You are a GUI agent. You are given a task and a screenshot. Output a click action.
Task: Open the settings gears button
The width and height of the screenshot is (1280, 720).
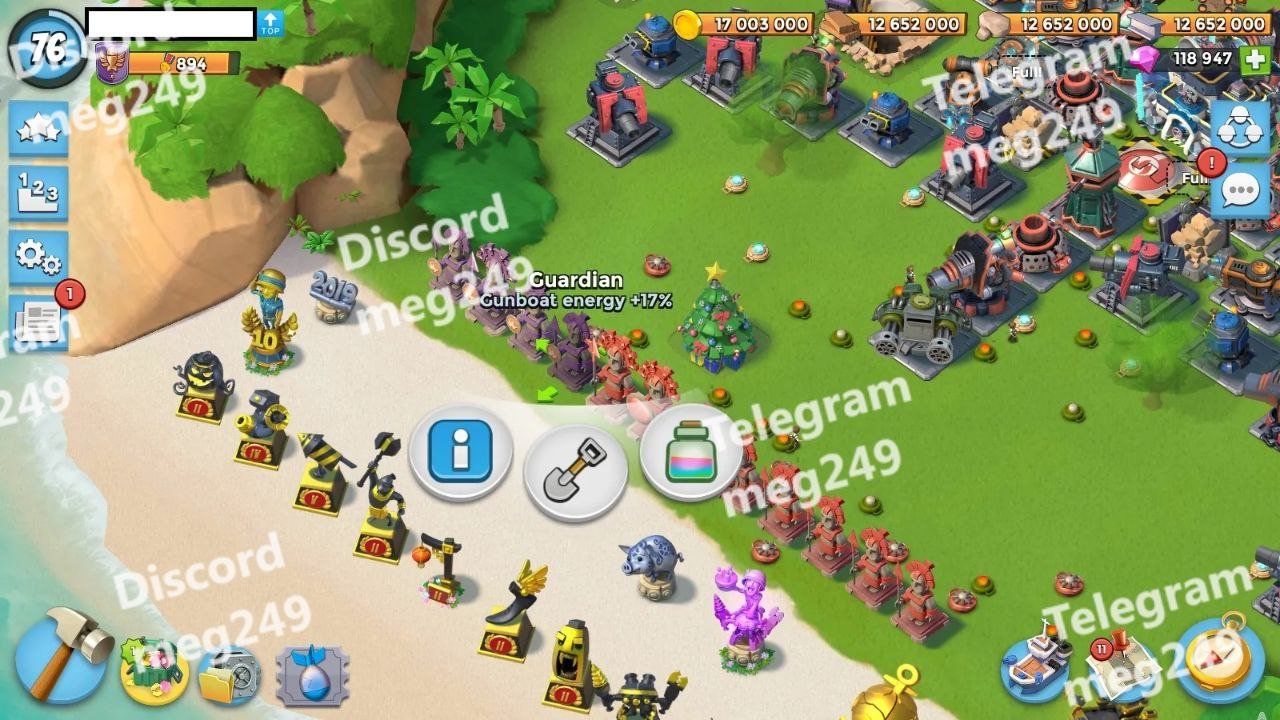click(39, 258)
